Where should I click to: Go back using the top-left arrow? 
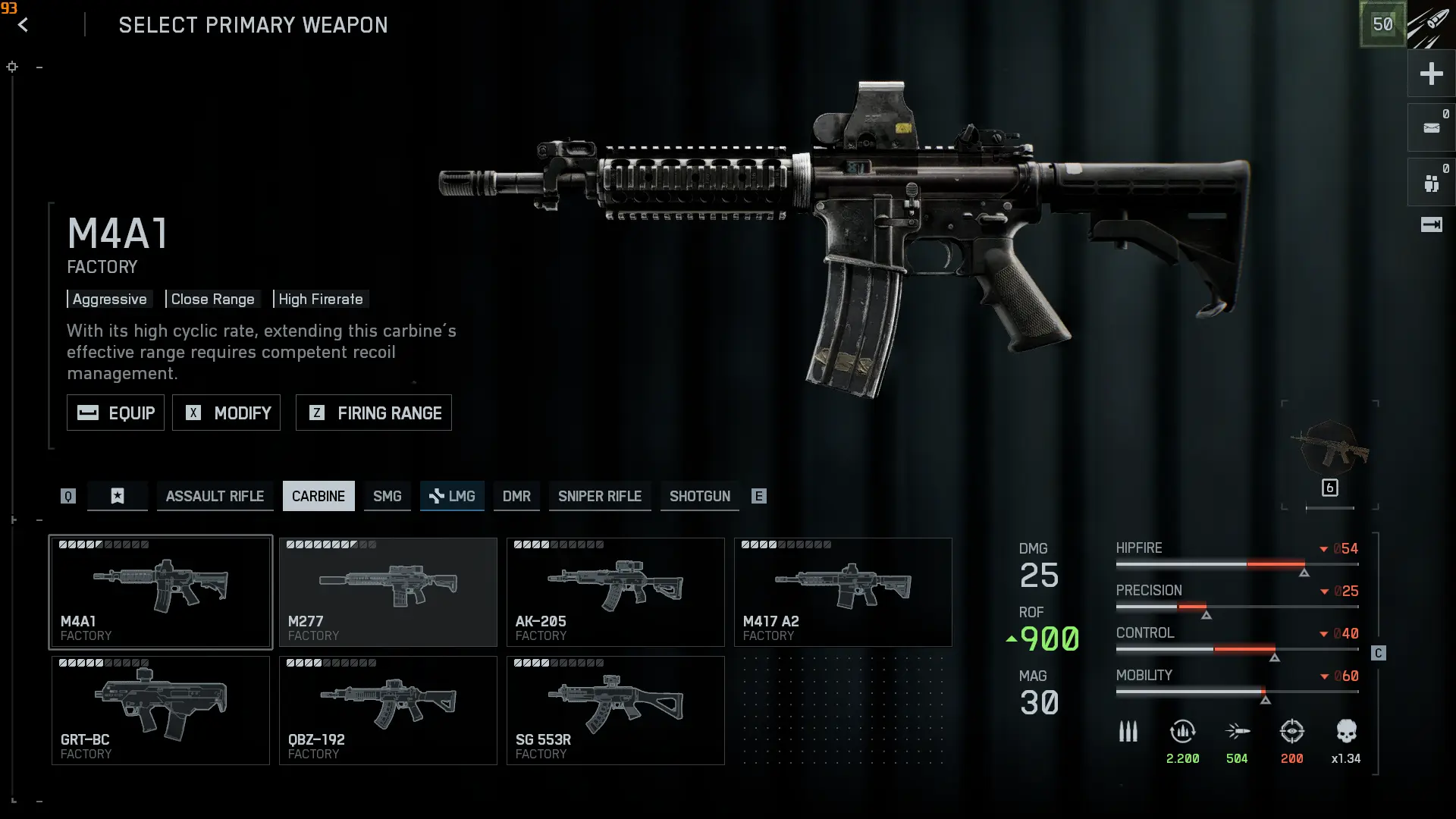[24, 25]
